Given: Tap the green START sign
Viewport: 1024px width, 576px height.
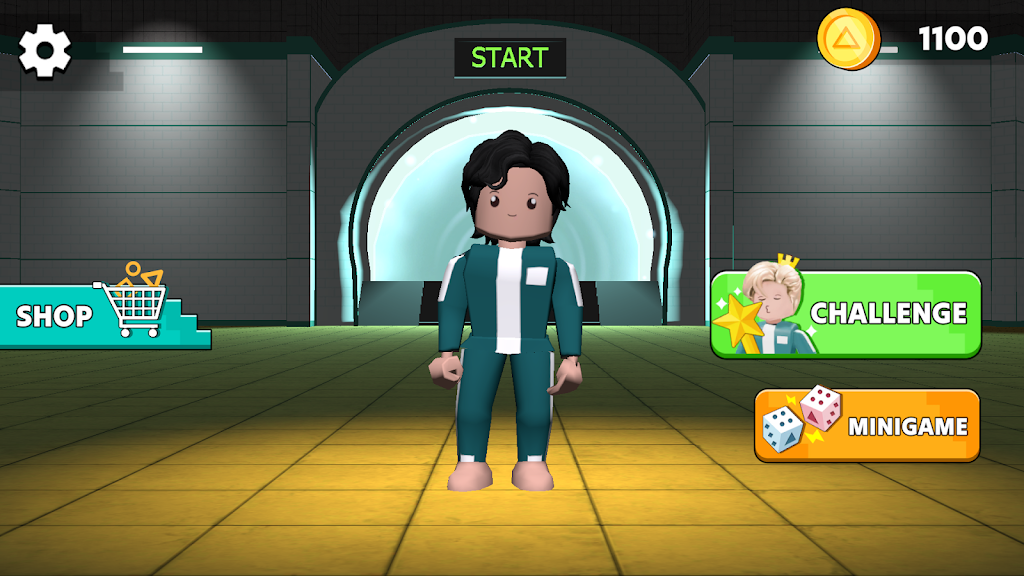Looking at the screenshot, I should 510,58.
